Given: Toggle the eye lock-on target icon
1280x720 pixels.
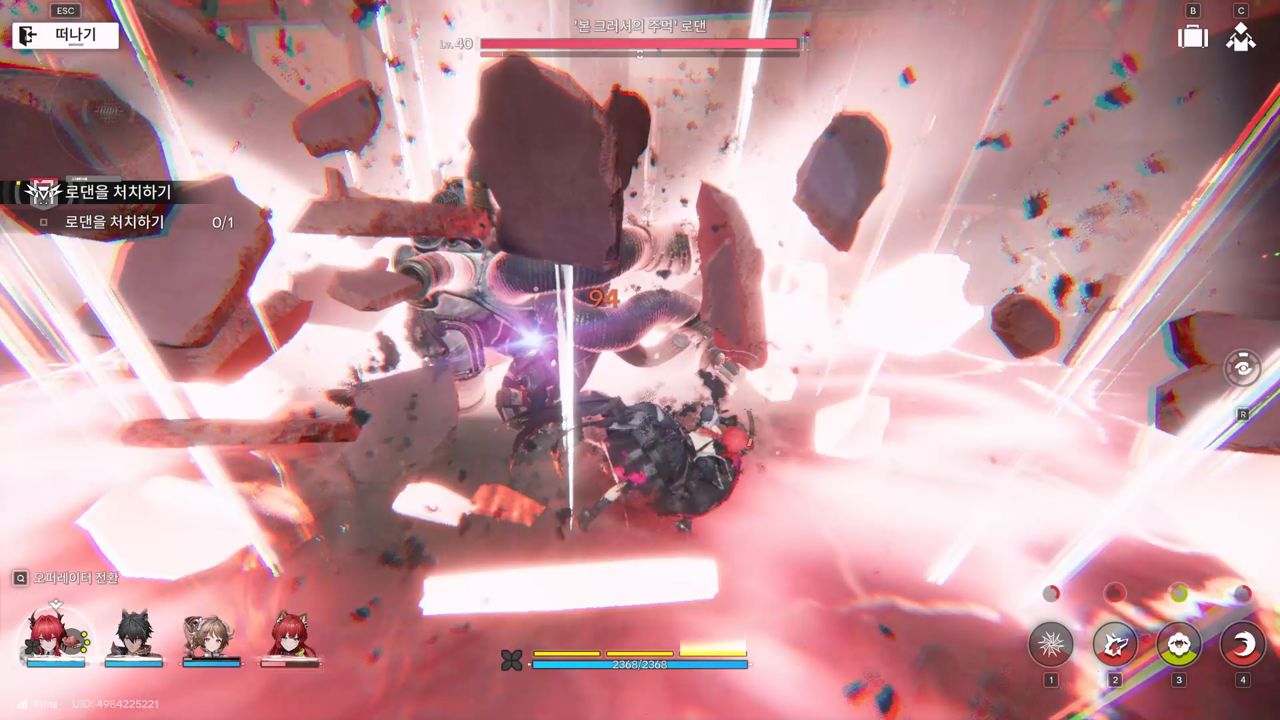Looking at the screenshot, I should click(x=1242, y=368).
